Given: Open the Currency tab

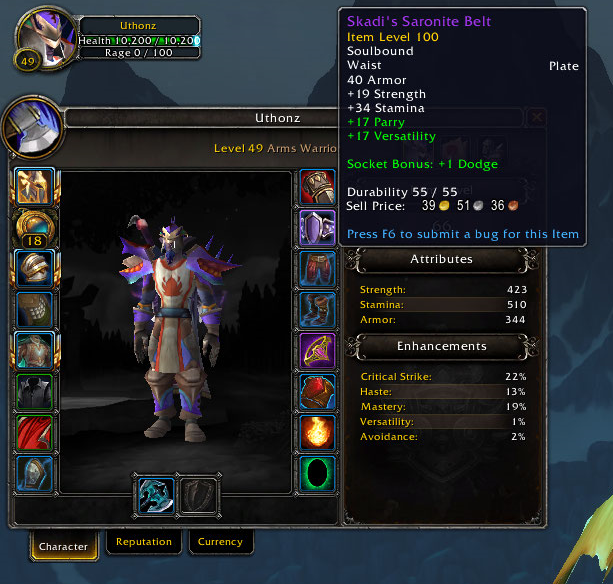Looking at the screenshot, I should [x=220, y=542].
